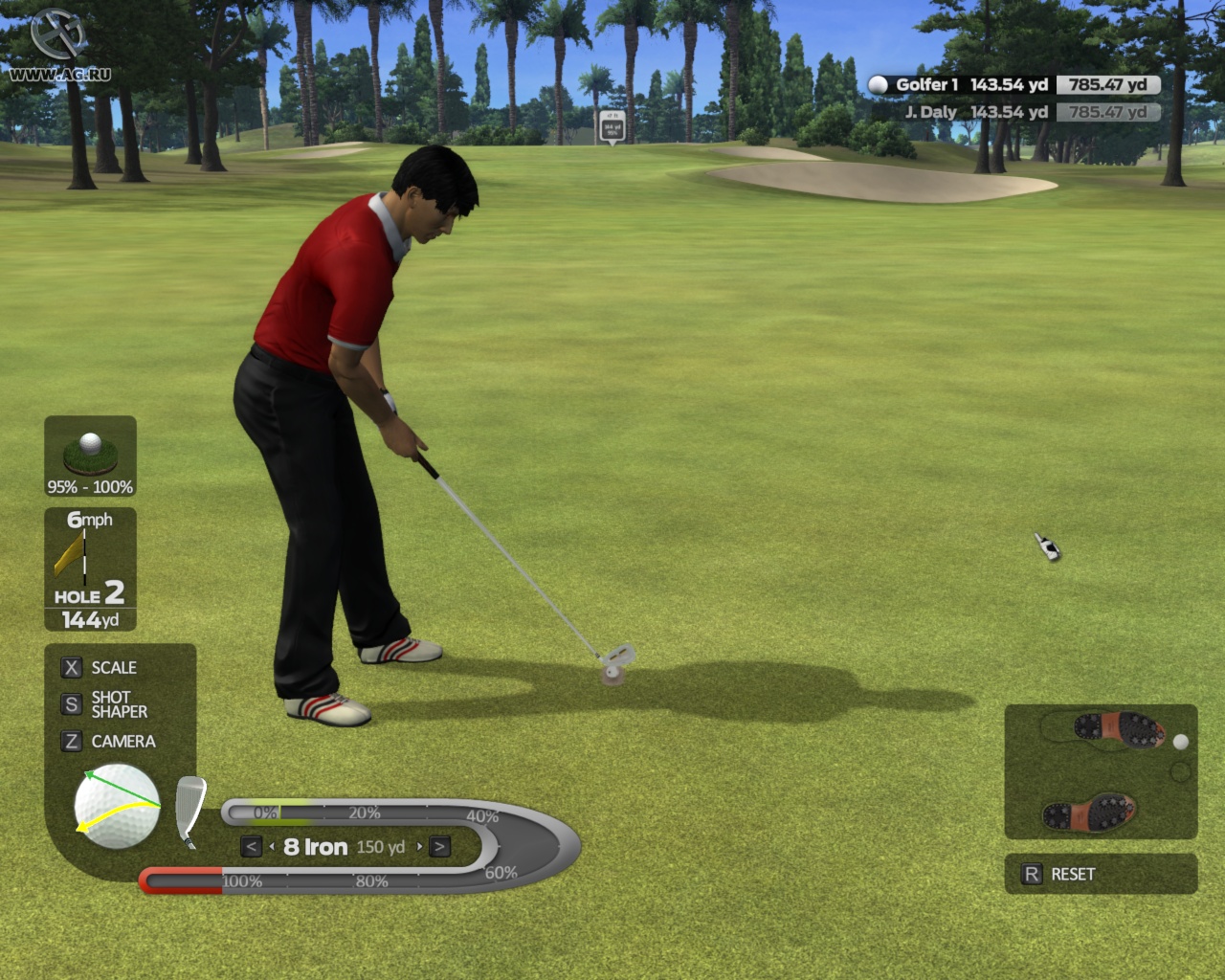This screenshot has width=1225, height=980.
Task: Click the ball icon next to Golfer 1
Action: (x=876, y=84)
